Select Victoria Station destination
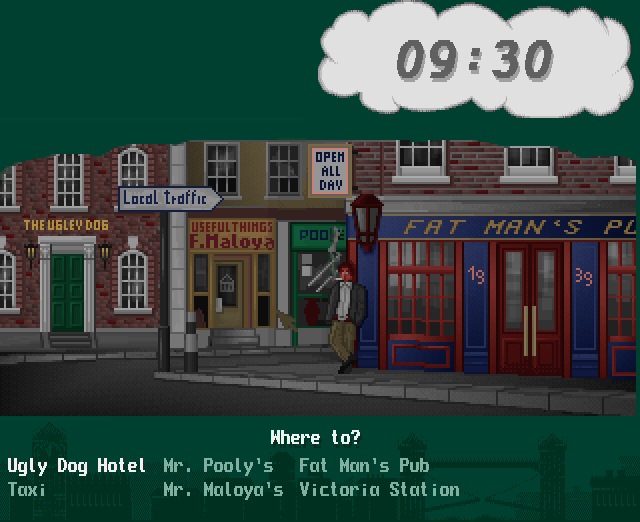The image size is (640, 522). (x=379, y=491)
